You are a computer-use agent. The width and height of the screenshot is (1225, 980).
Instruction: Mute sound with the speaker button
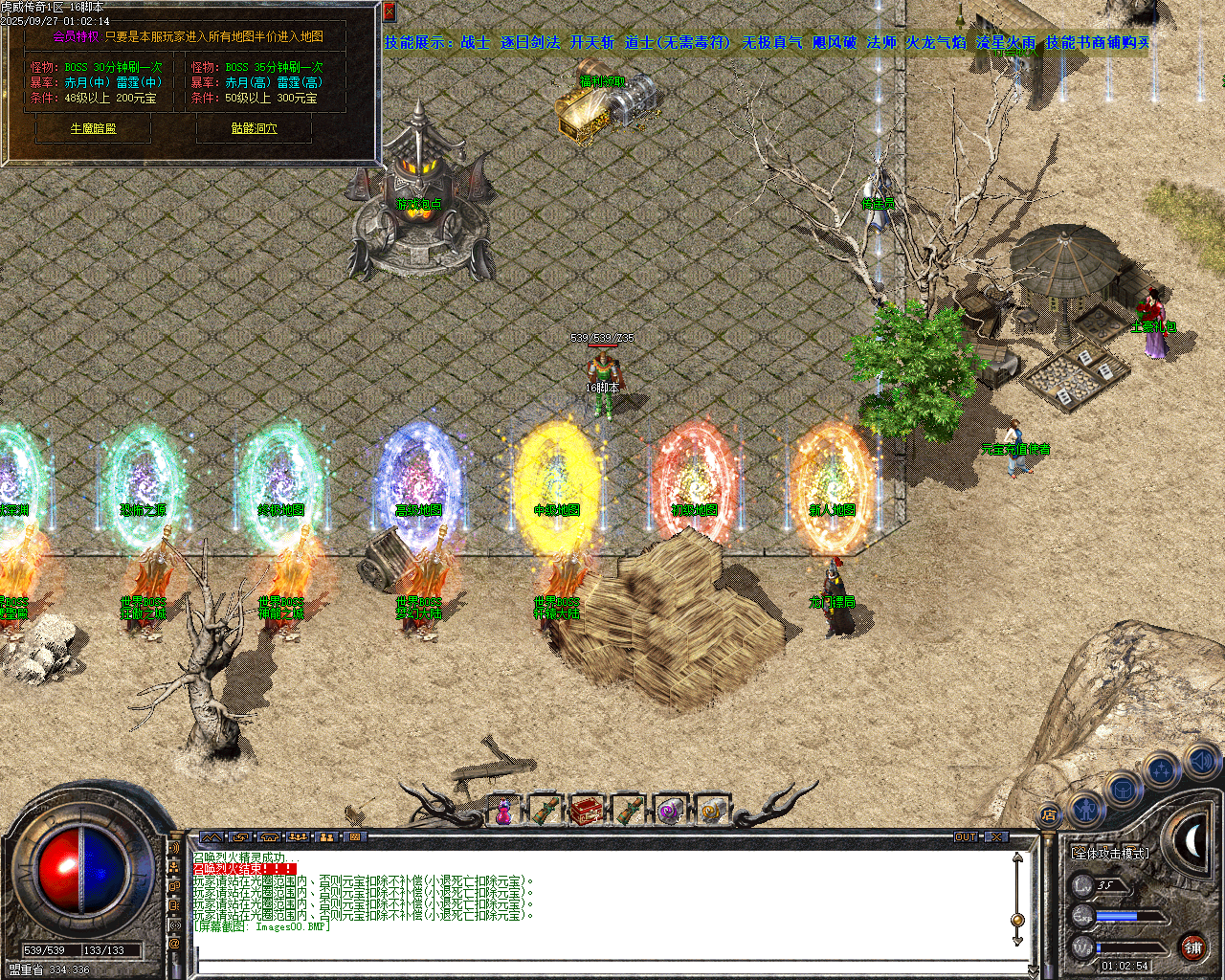[x=1201, y=761]
